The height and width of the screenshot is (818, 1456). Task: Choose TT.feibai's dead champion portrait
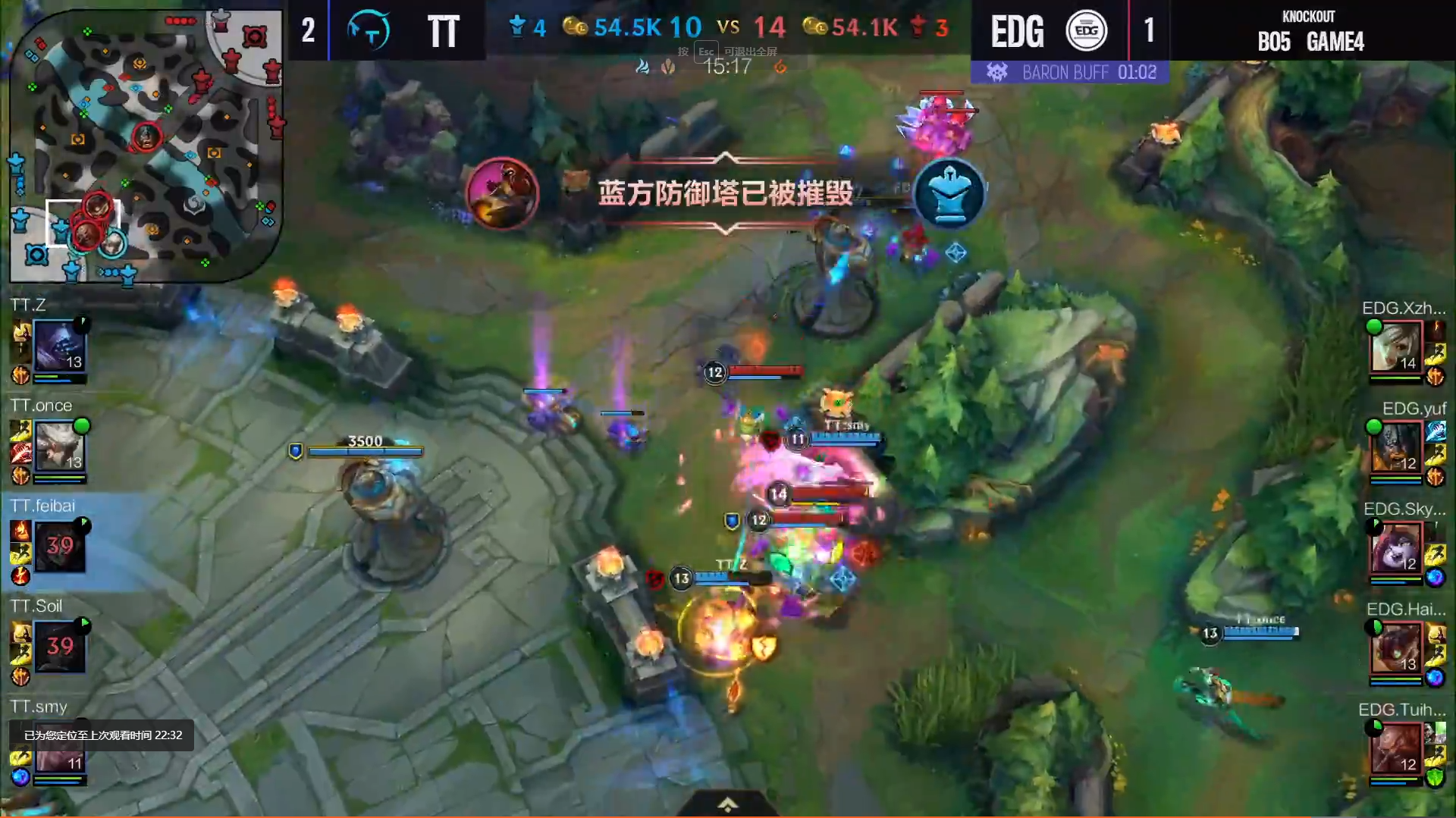pos(59,546)
